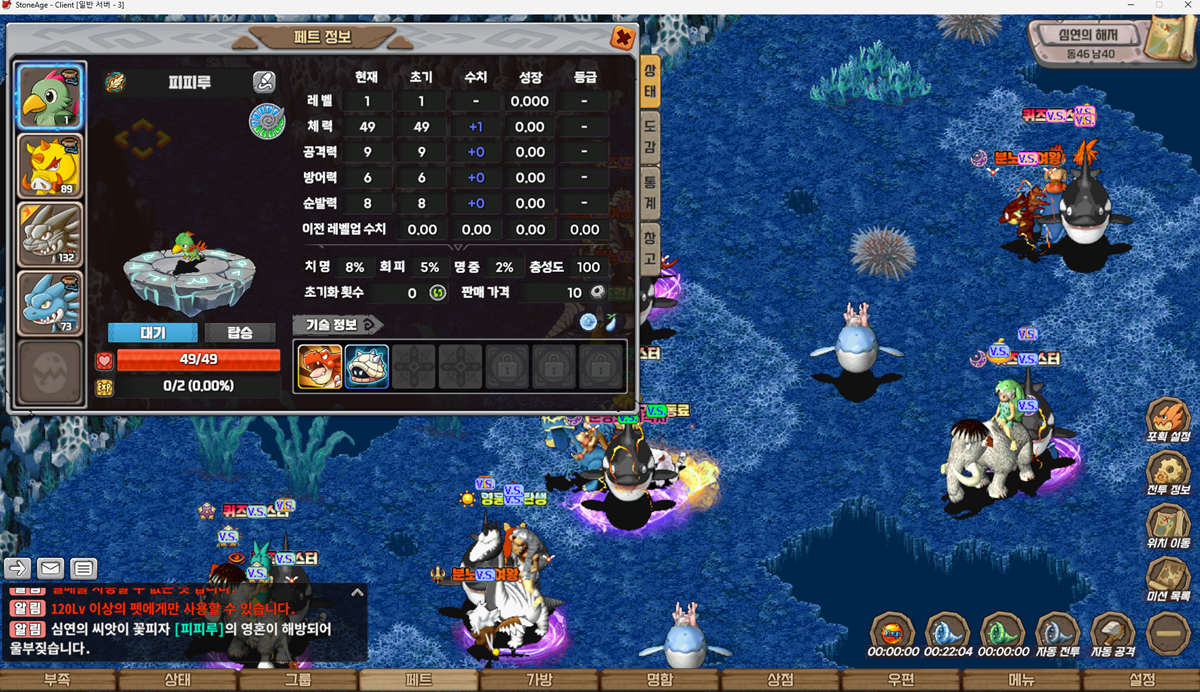Toggle 자동 전투

point(1057,634)
